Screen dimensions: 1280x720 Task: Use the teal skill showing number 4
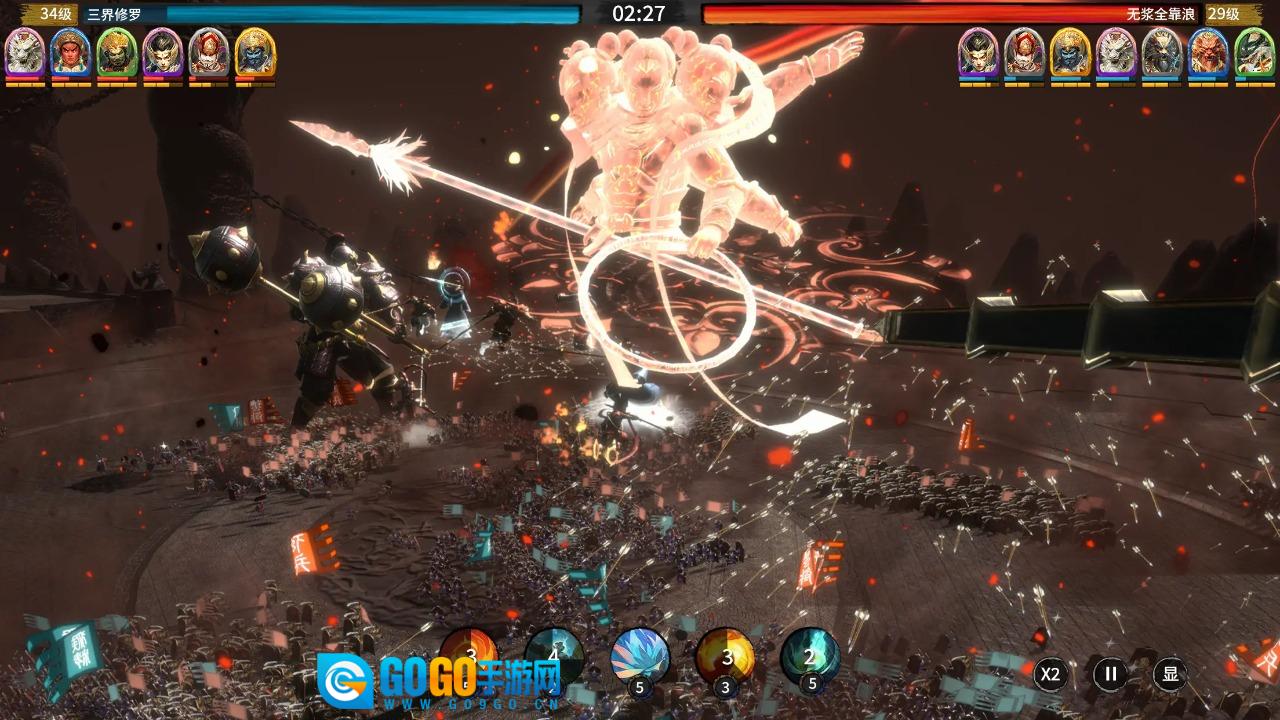(x=554, y=655)
